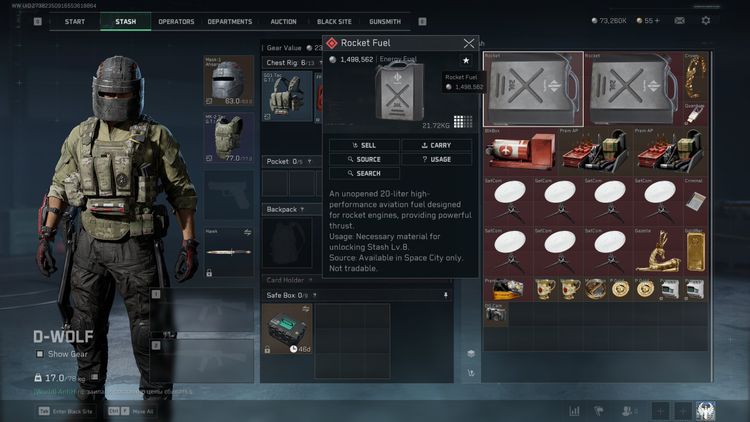Image resolution: width=750 pixels, height=422 pixels.
Task: Open the settings gear icon
Action: (x=706, y=20)
